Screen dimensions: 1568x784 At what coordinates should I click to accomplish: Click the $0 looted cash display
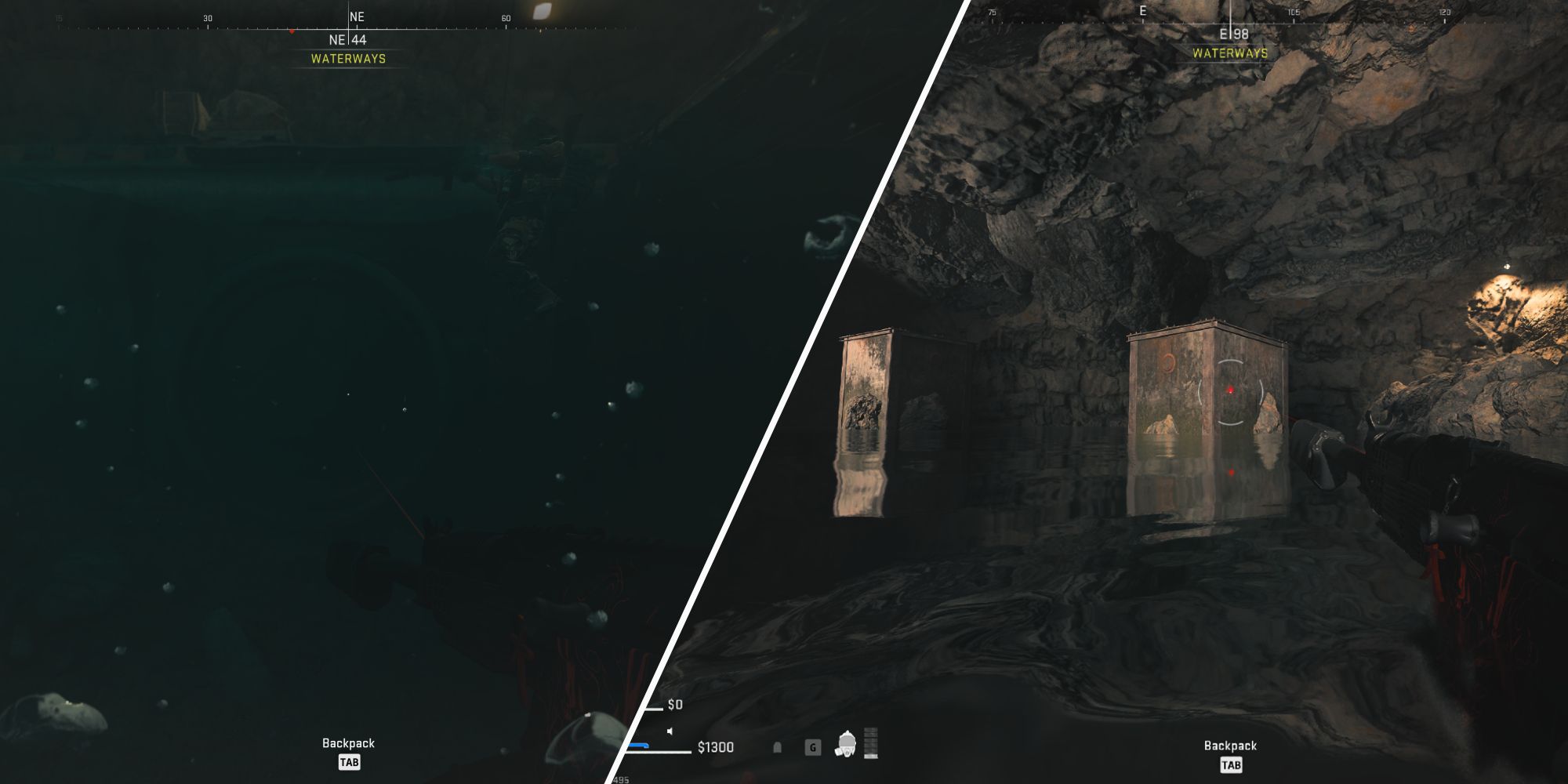(x=676, y=705)
